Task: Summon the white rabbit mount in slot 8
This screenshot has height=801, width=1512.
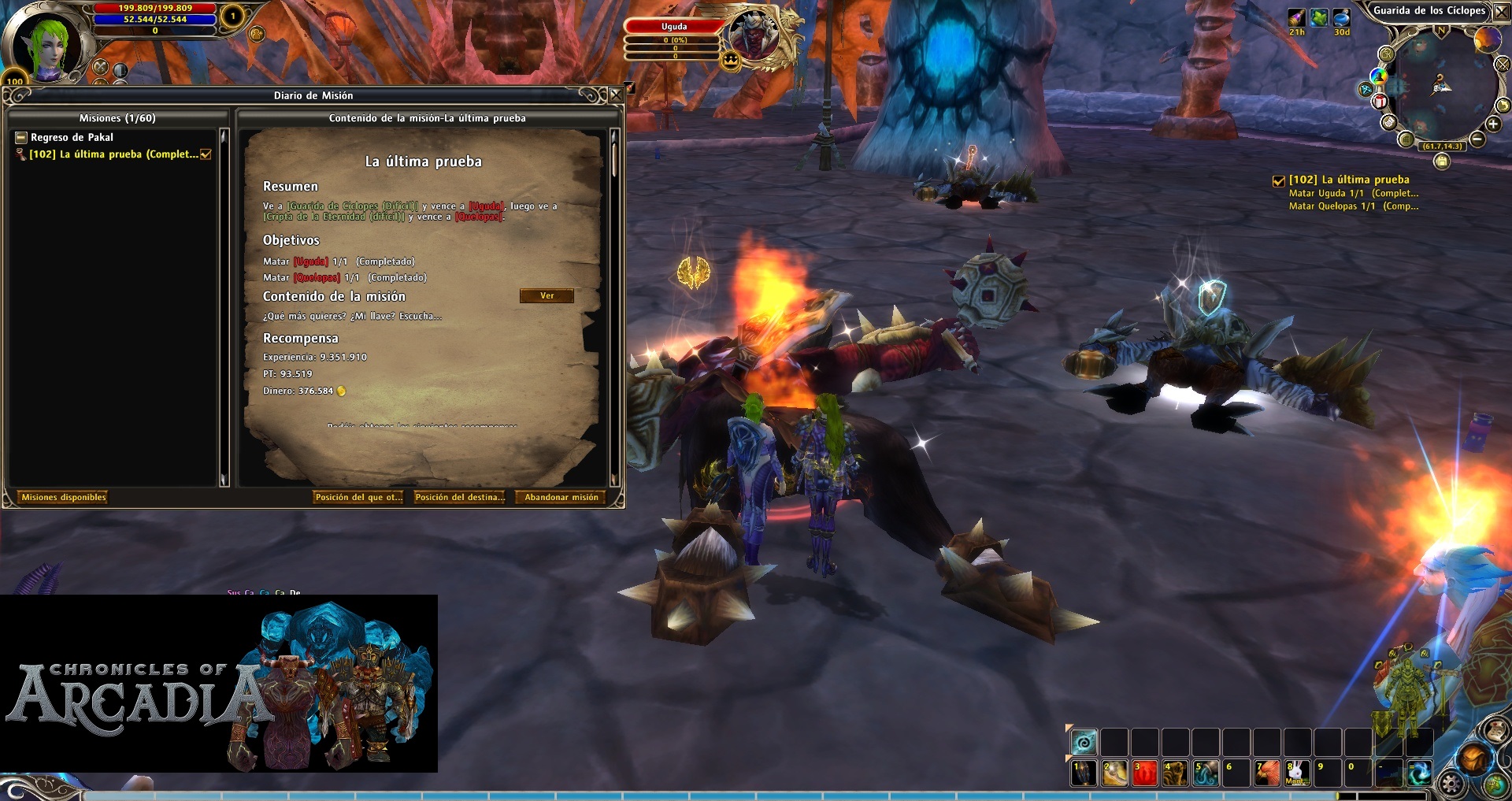Action: [1297, 773]
